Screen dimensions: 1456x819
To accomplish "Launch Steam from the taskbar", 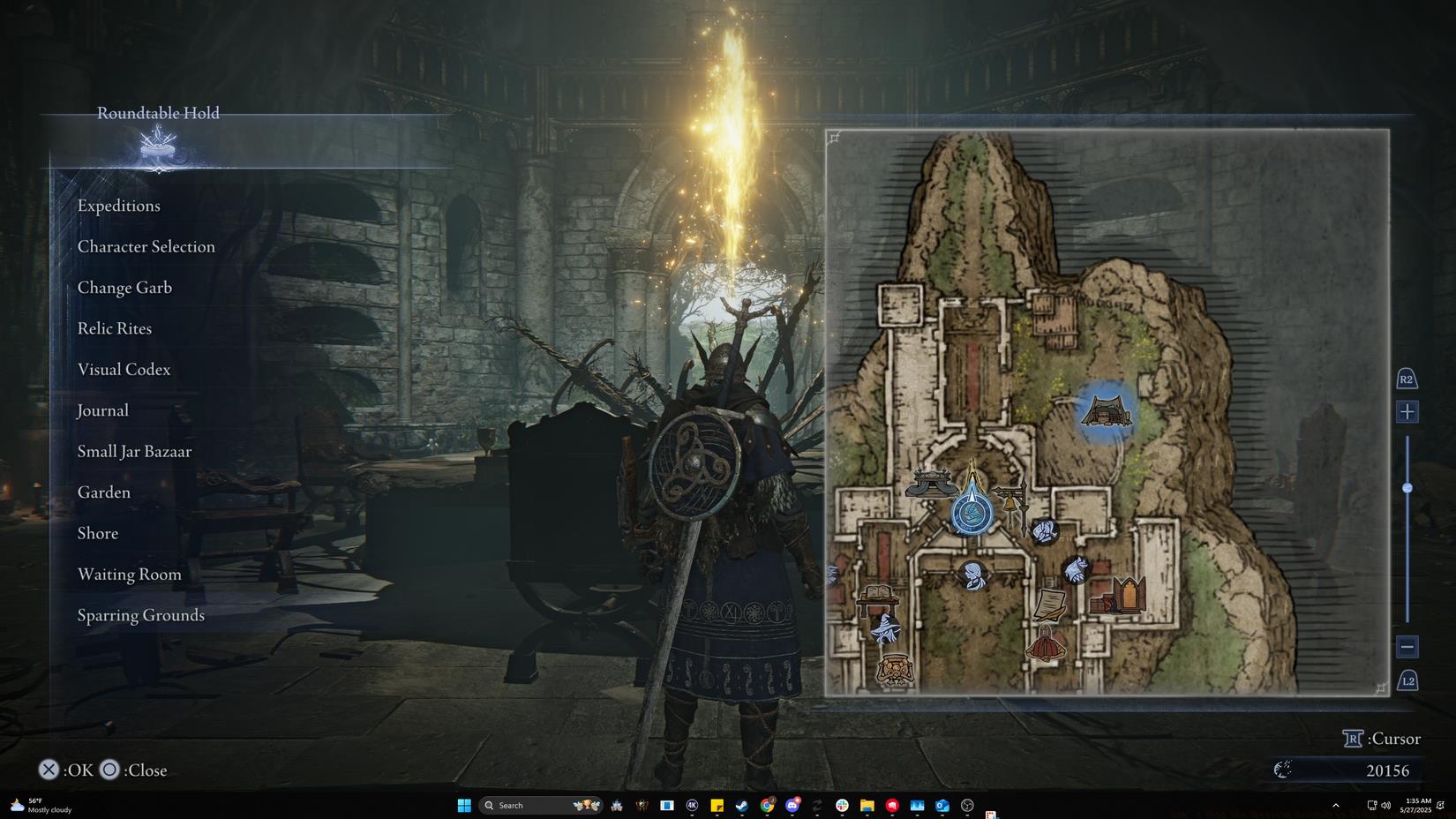I will pos(742,805).
